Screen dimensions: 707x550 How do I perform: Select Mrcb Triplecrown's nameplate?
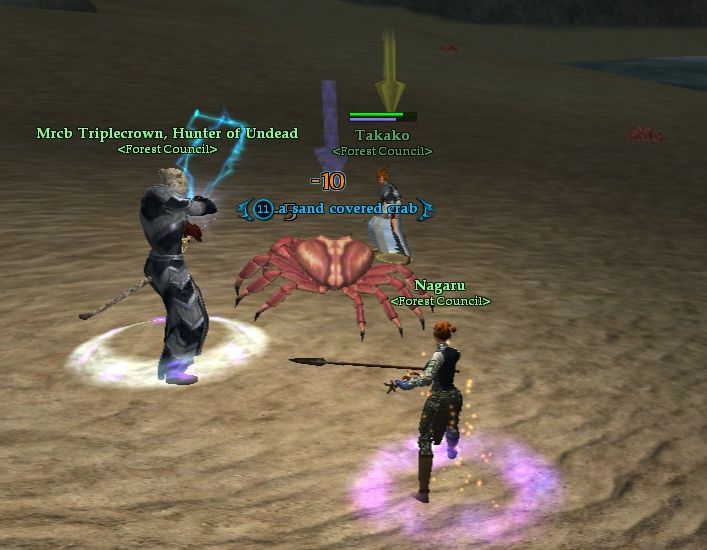pos(167,133)
